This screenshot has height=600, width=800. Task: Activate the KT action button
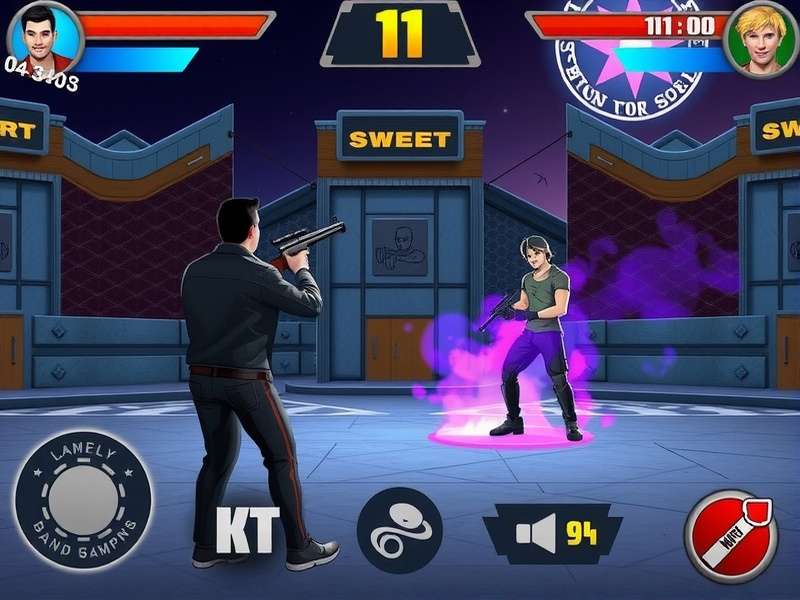coord(247,531)
